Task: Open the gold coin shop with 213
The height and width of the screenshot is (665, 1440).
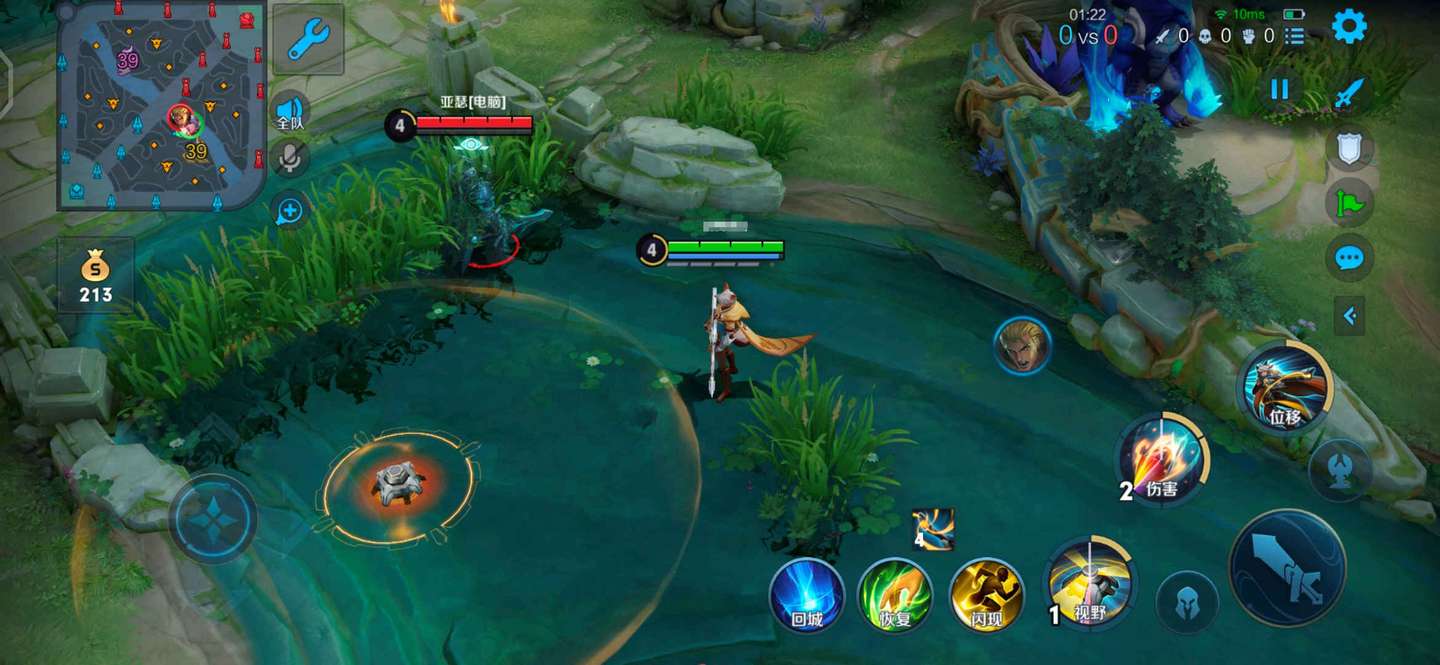Action: coord(96,276)
